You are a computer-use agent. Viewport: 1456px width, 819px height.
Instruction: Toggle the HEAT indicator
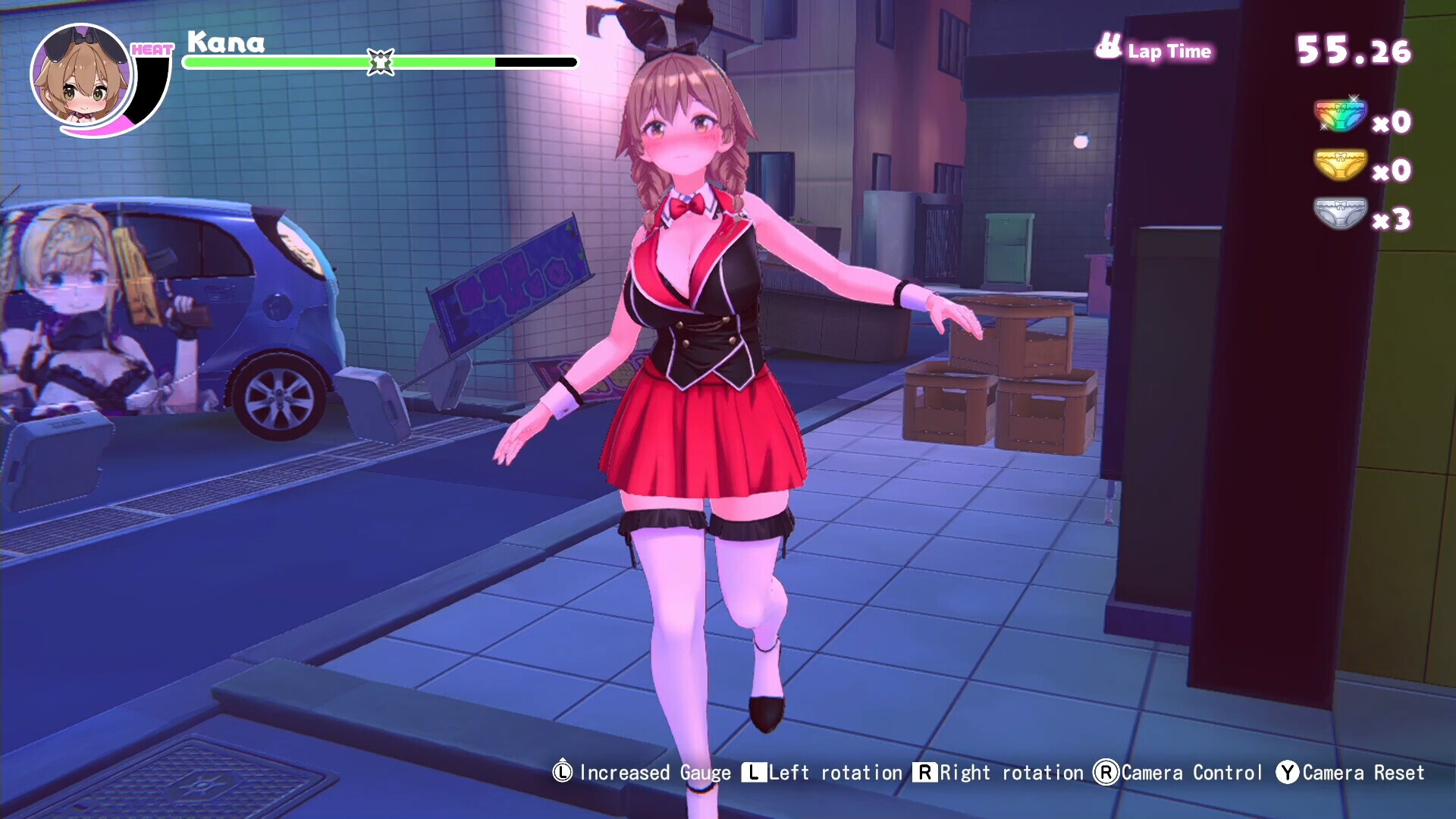(x=152, y=50)
